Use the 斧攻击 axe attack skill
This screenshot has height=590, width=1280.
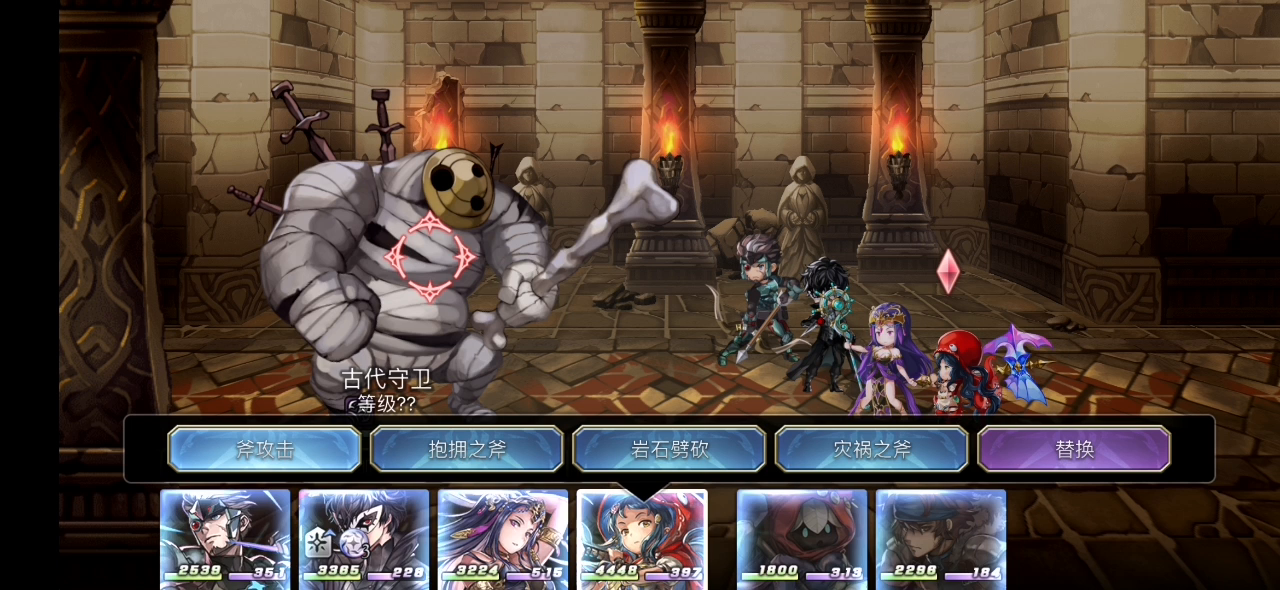pyautogui.click(x=264, y=449)
